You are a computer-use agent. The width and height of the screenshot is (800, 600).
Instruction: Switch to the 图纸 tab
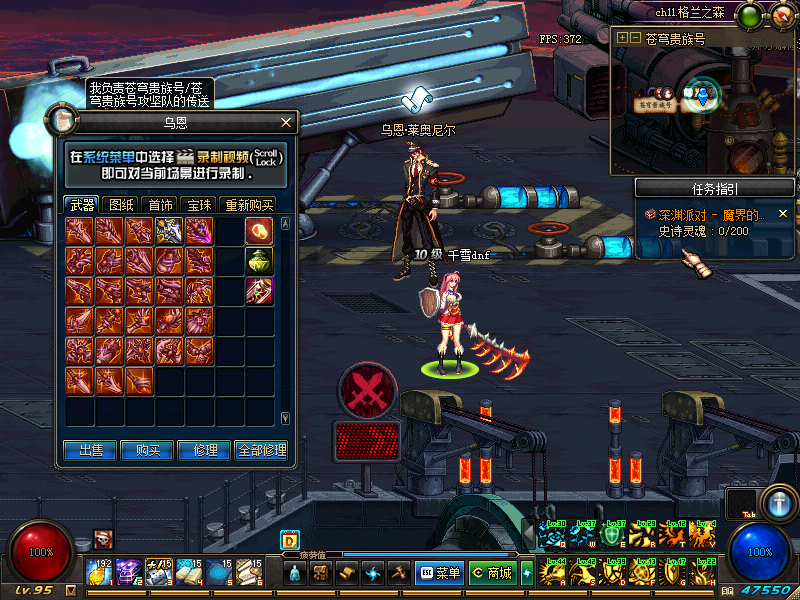(x=121, y=204)
